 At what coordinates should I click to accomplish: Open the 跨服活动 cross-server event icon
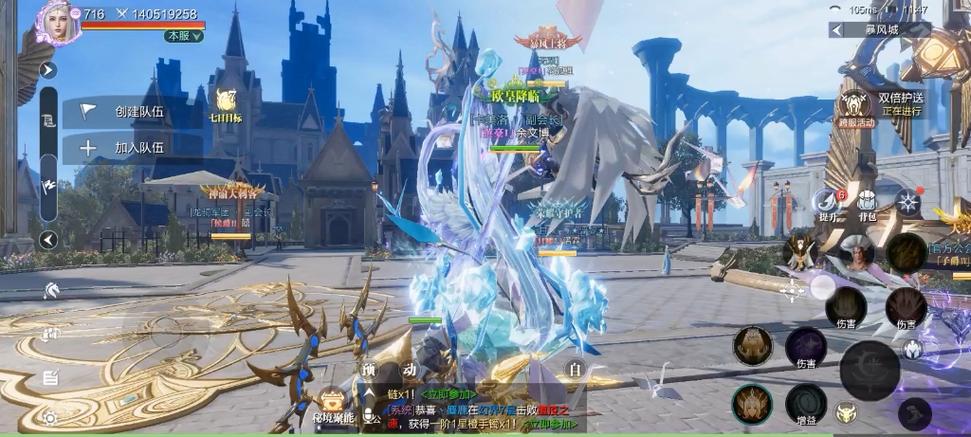tap(855, 107)
